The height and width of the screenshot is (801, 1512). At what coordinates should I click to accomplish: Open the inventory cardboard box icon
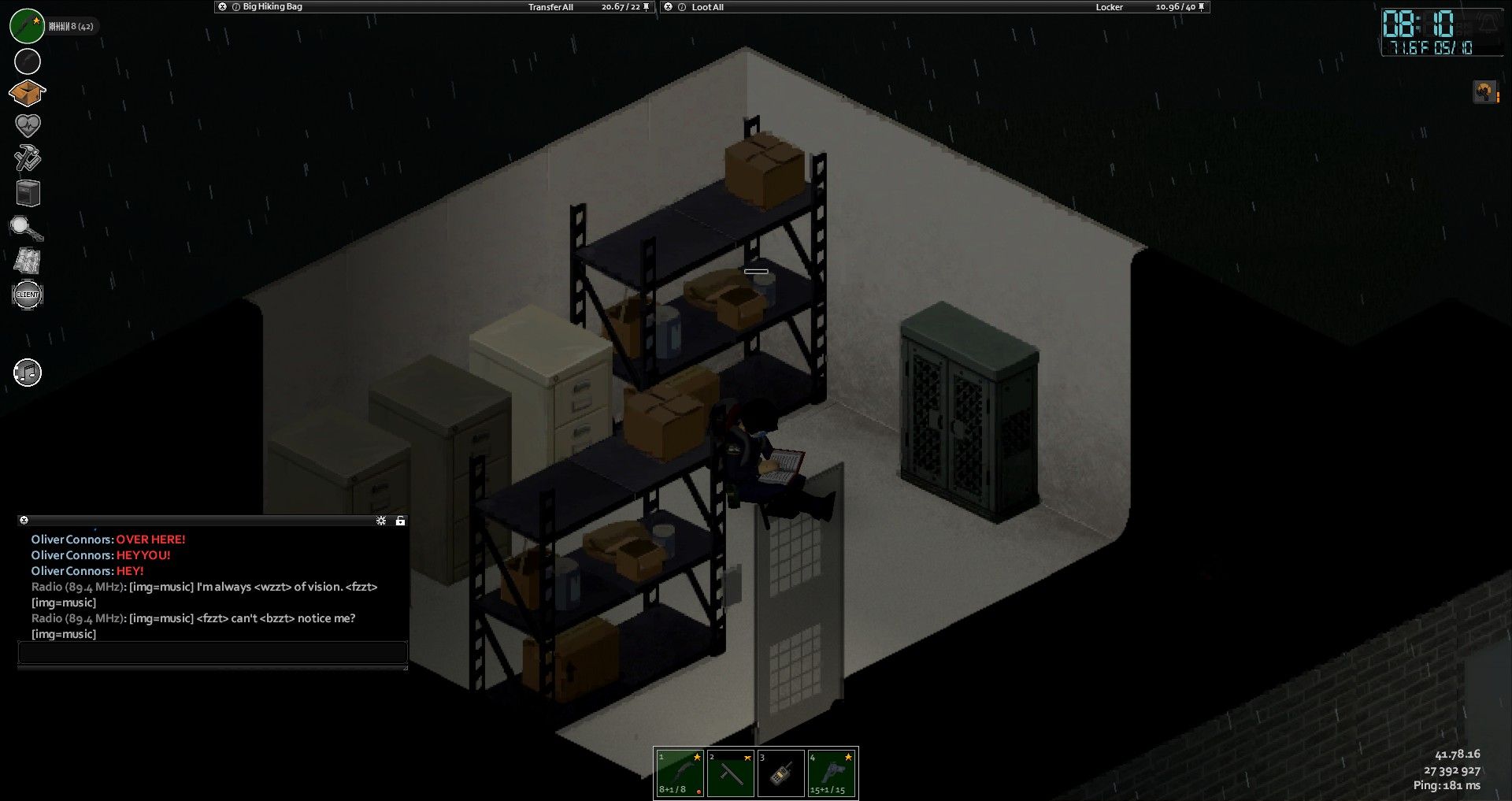[x=27, y=93]
